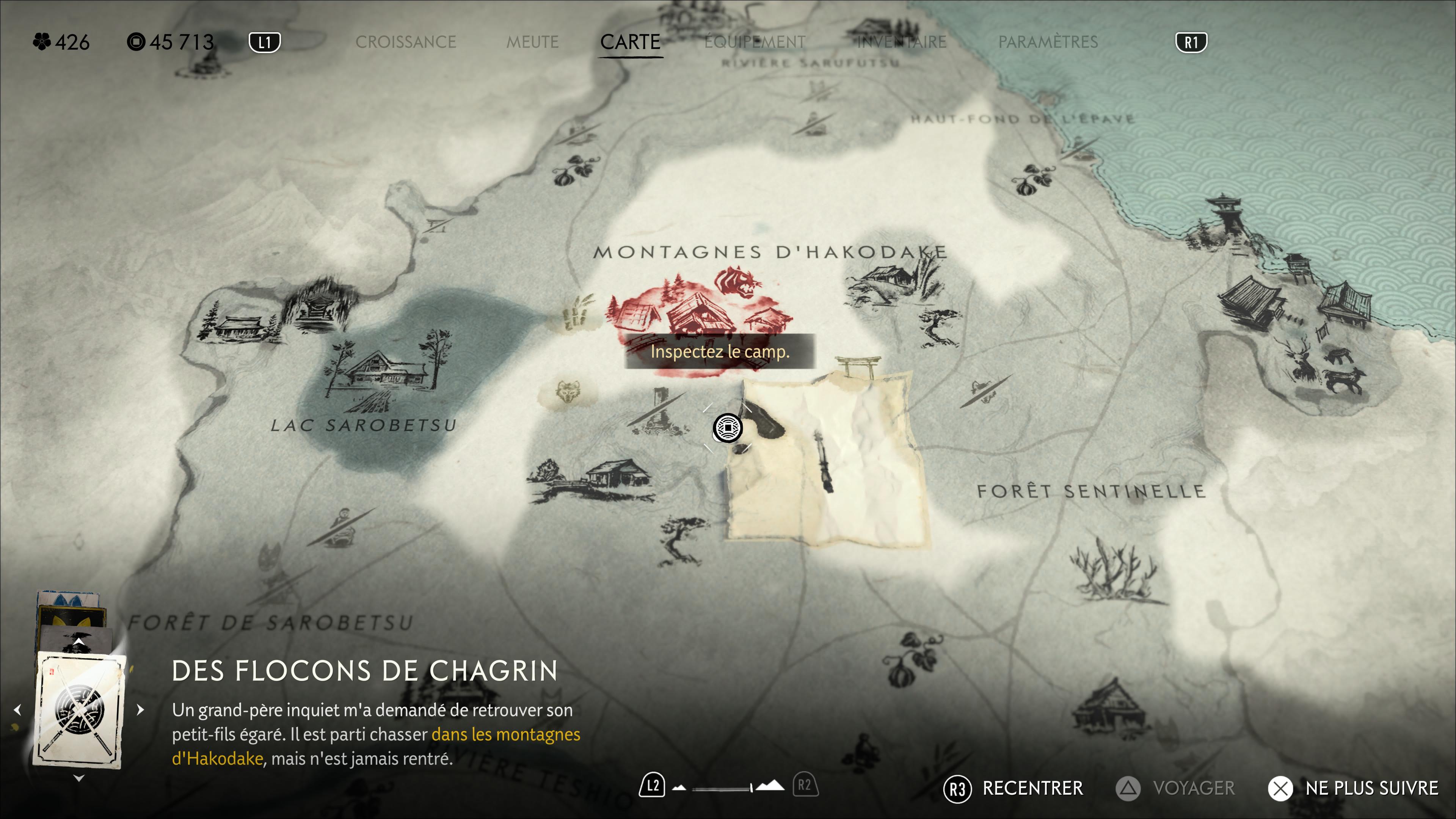Show the previous quest card with left arrow
This screenshot has width=1456, height=819.
[17, 709]
